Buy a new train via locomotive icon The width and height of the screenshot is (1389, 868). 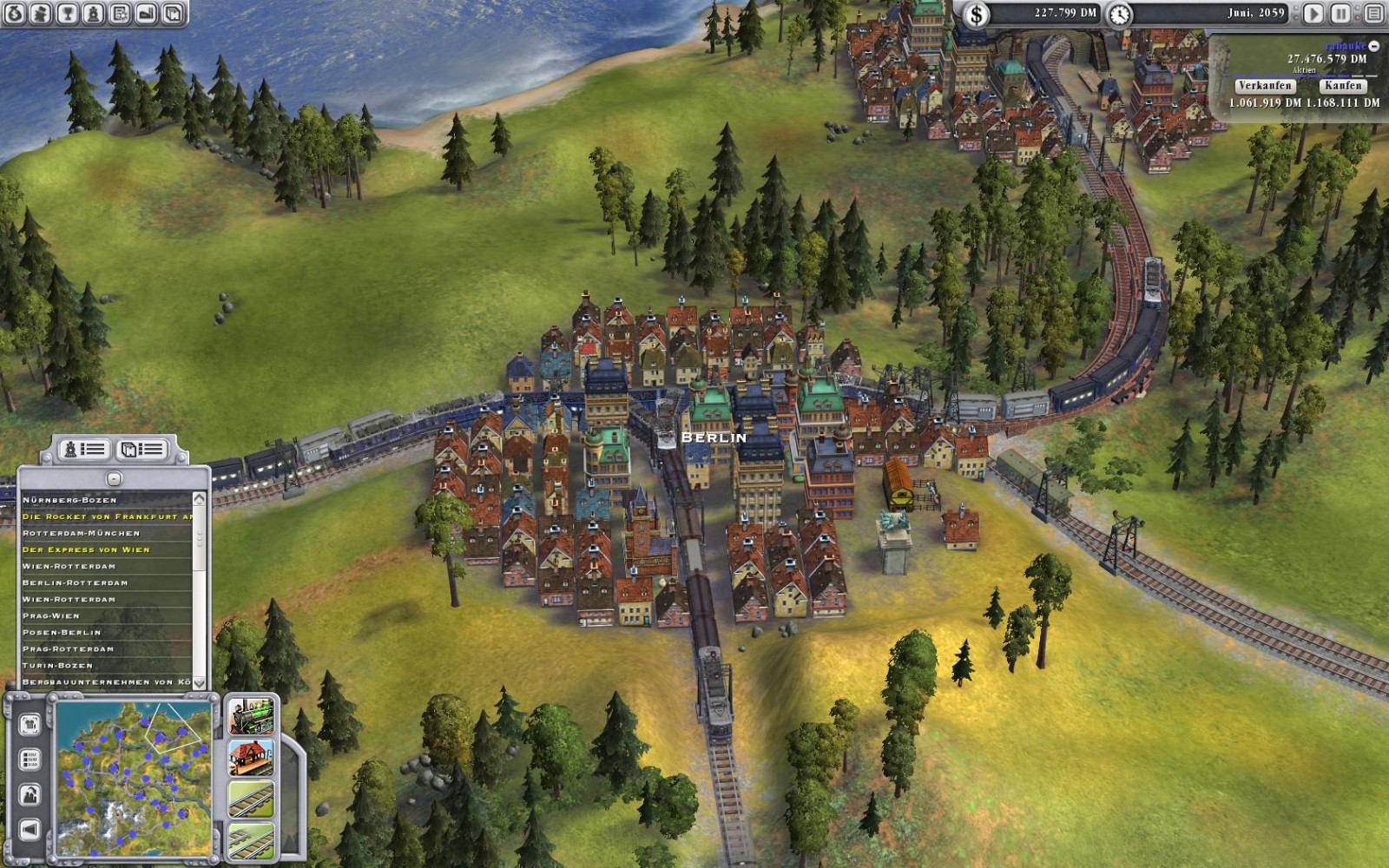point(251,717)
